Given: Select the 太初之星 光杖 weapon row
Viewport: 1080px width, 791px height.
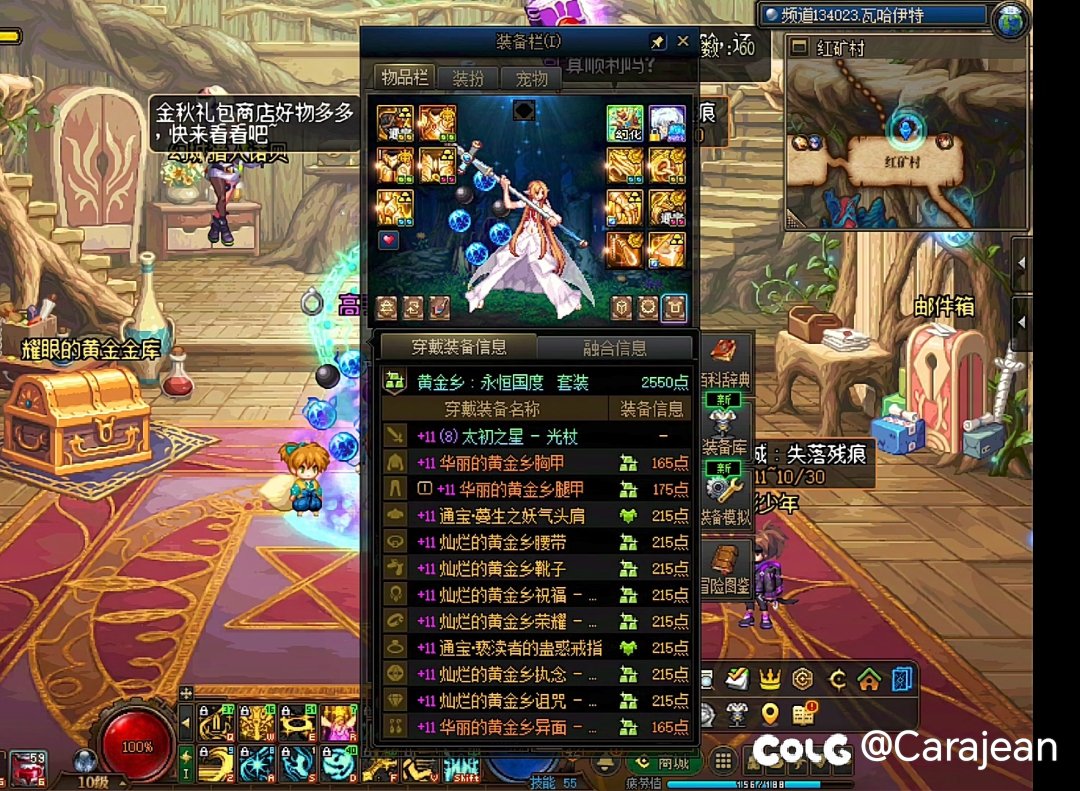Looking at the screenshot, I should pos(536,436).
